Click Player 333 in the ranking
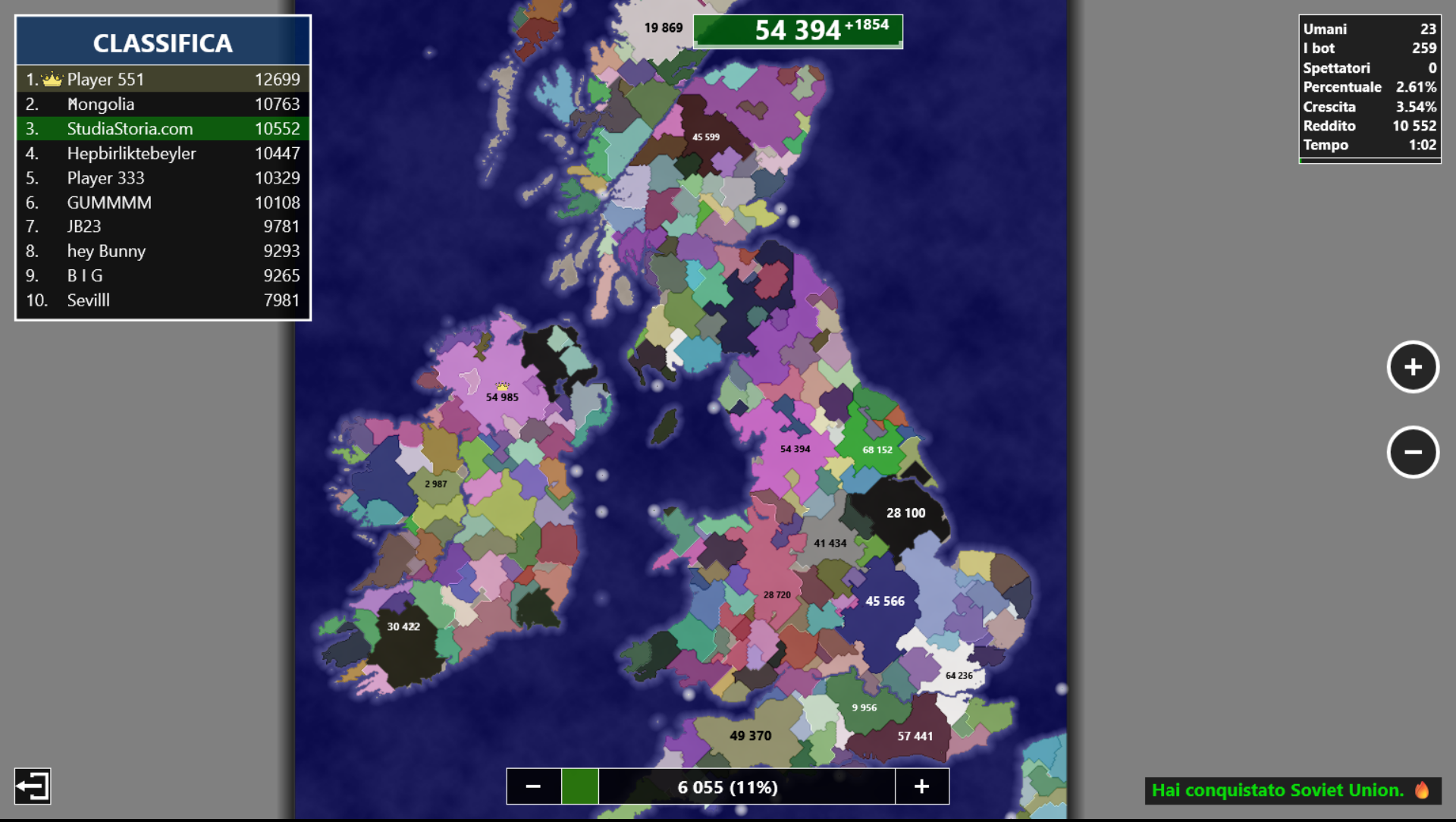The image size is (1456, 822). click(x=163, y=177)
